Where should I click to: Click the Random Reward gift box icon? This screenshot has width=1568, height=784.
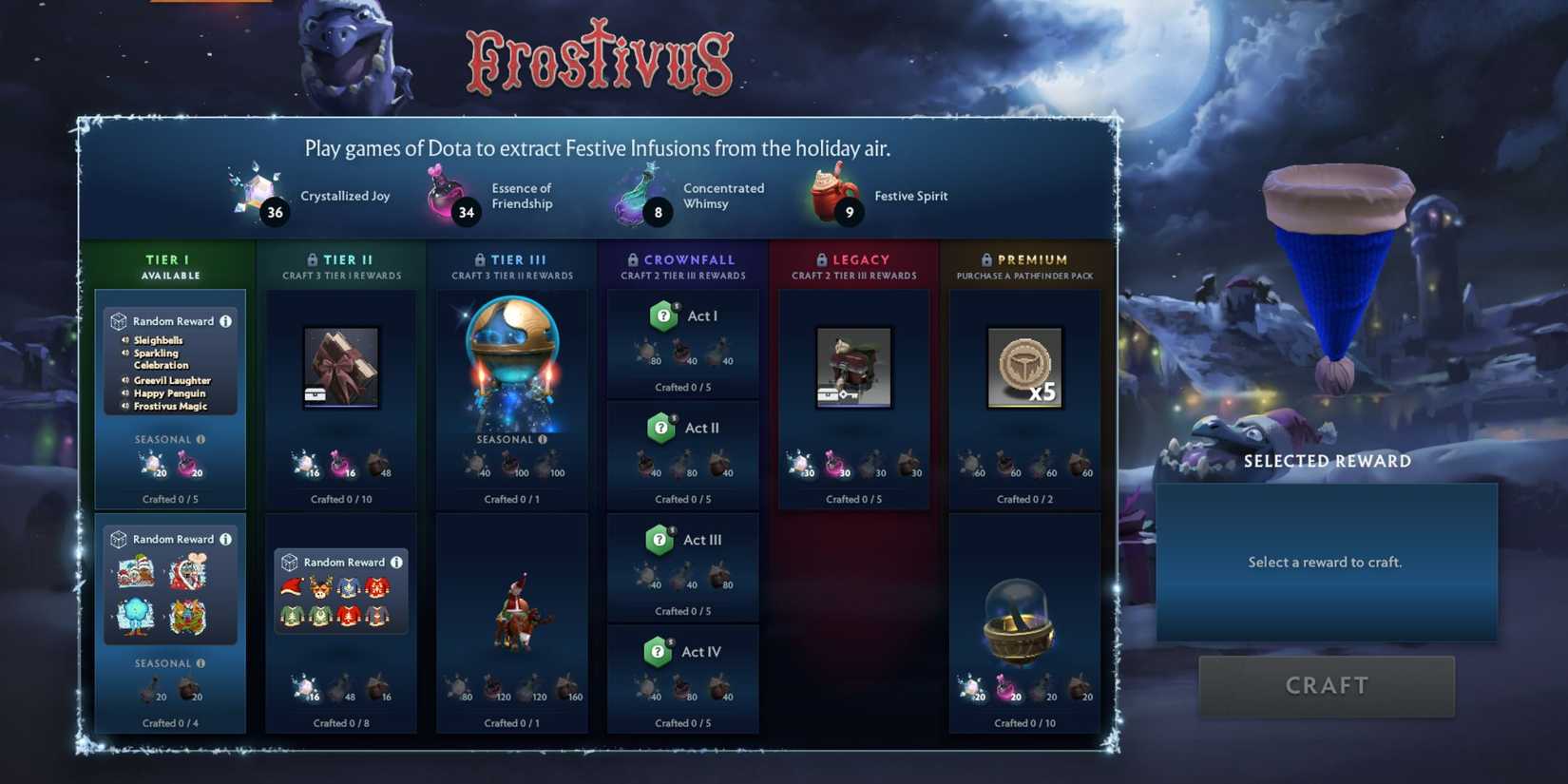pyautogui.click(x=118, y=321)
